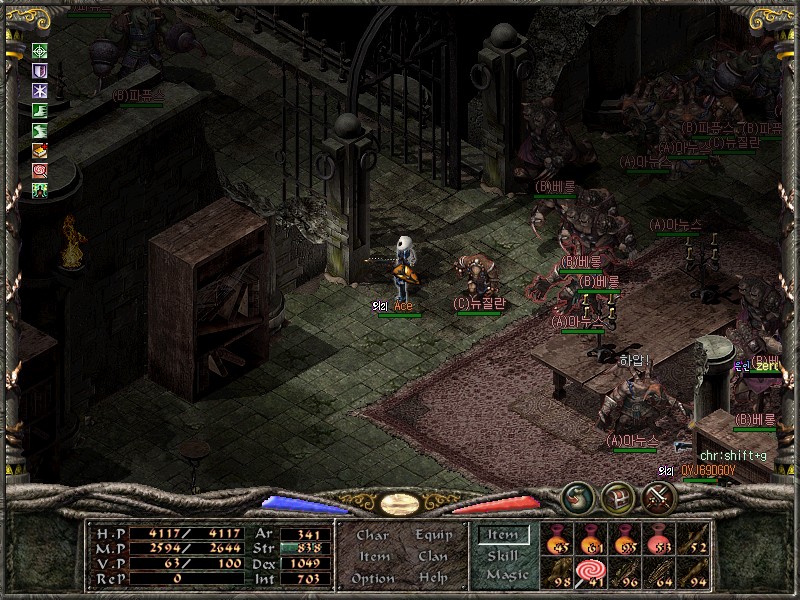Viewport: 800px width, 600px height.
Task: Open the Char menu
Action: tap(372, 535)
